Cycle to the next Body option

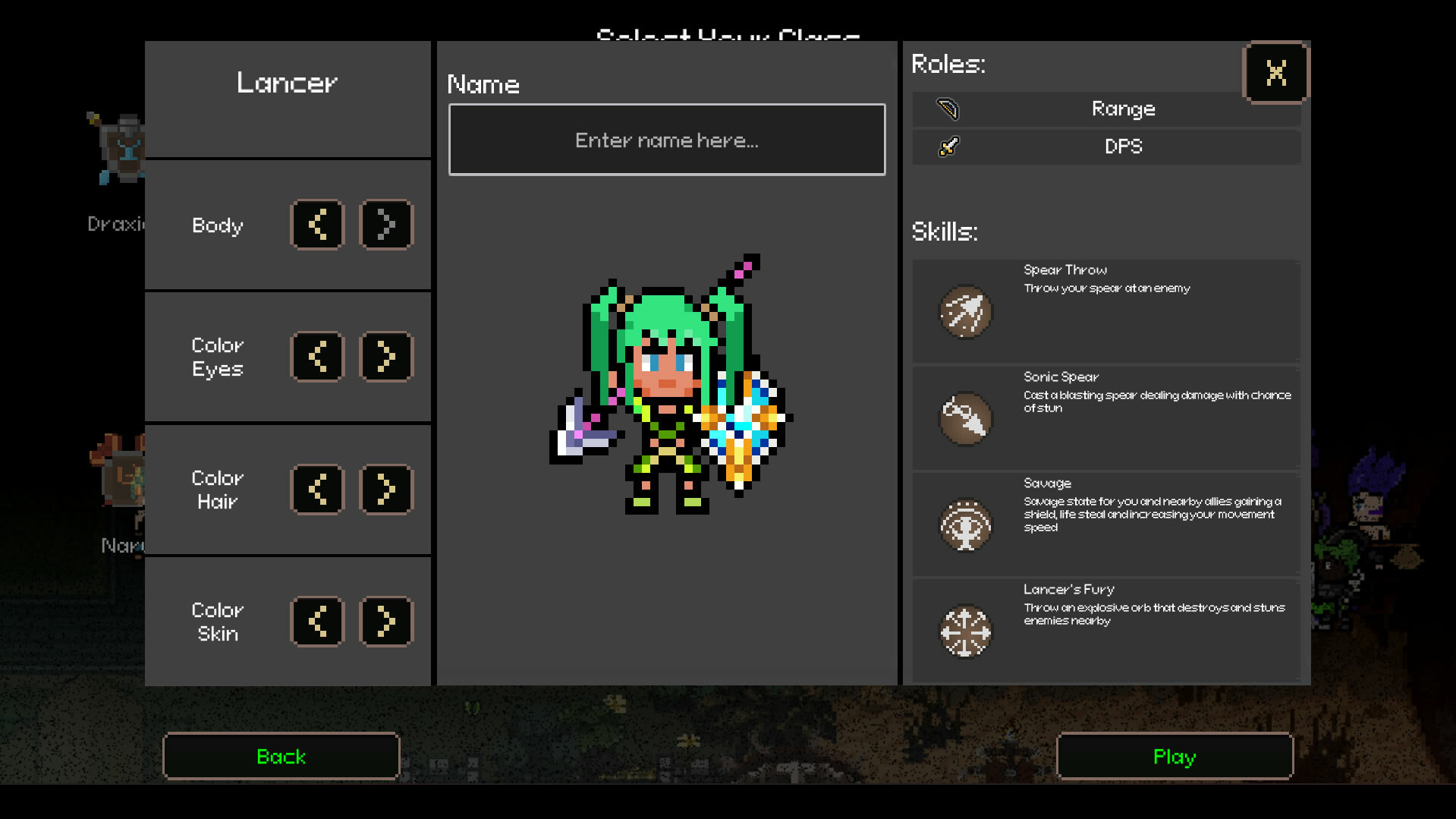[385, 225]
